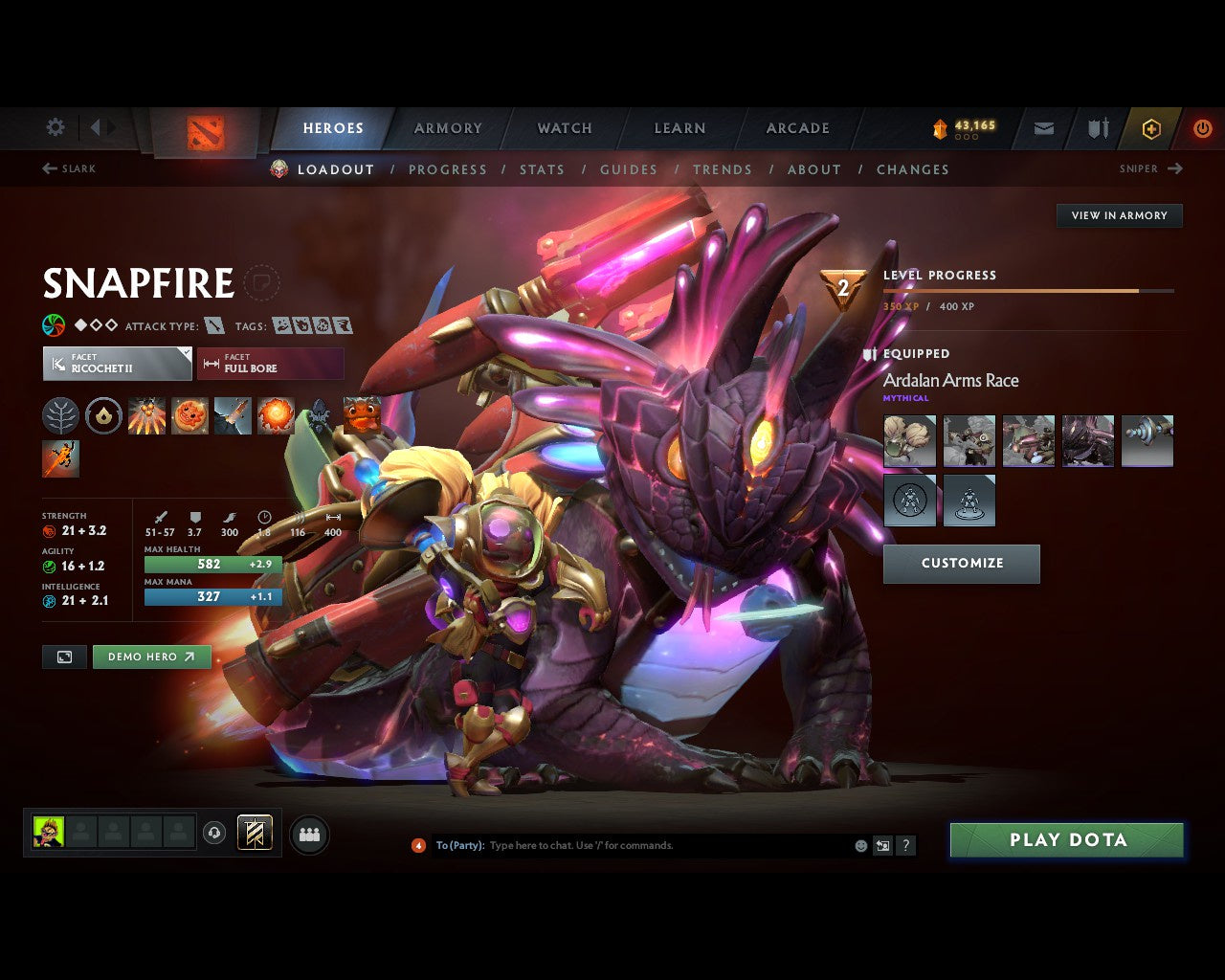Viewport: 1225px width, 980px height.
Task: Open the emoticon picker in chat
Action: pyautogui.click(x=858, y=845)
